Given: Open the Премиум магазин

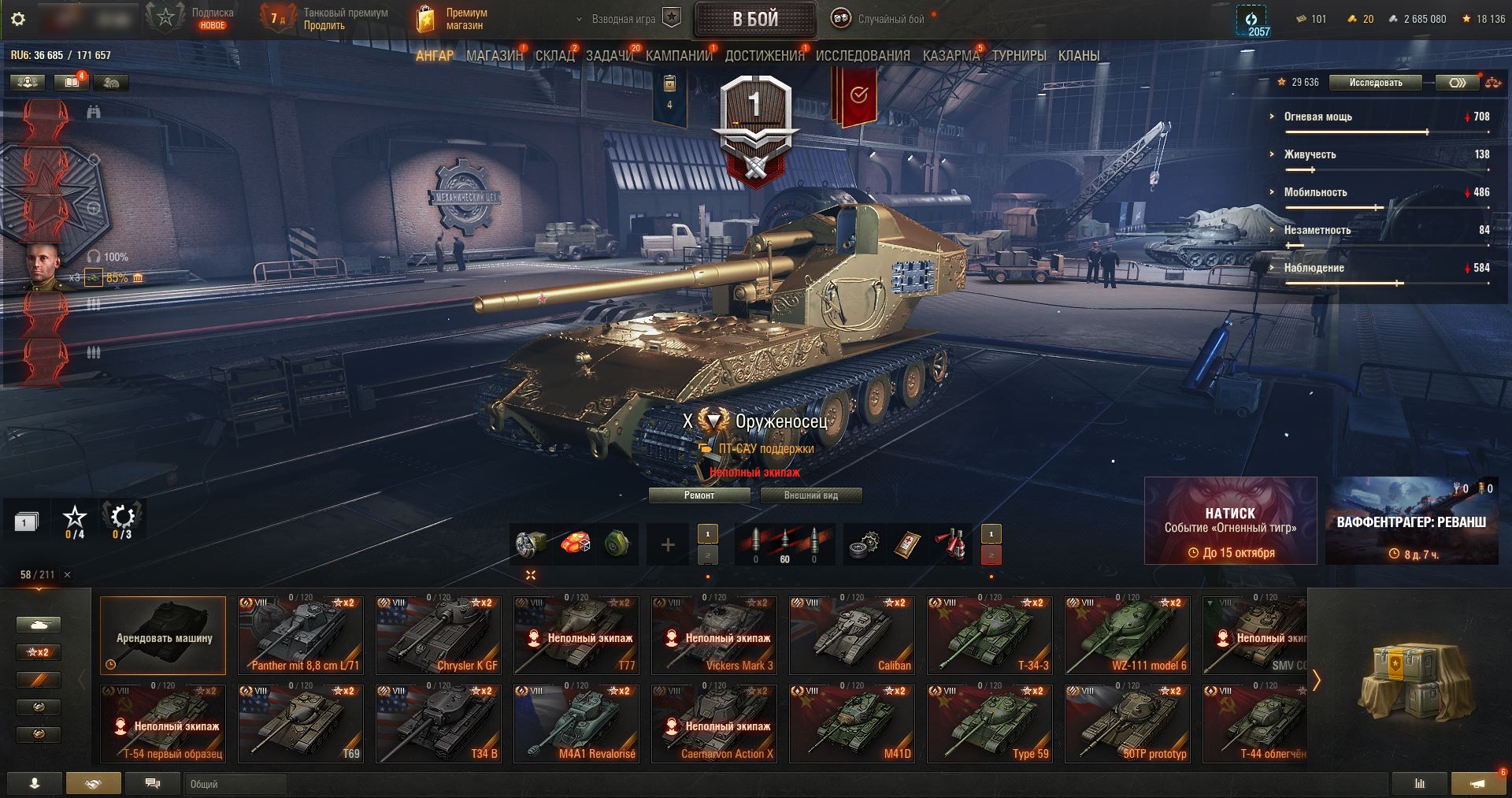Looking at the screenshot, I should 452,19.
